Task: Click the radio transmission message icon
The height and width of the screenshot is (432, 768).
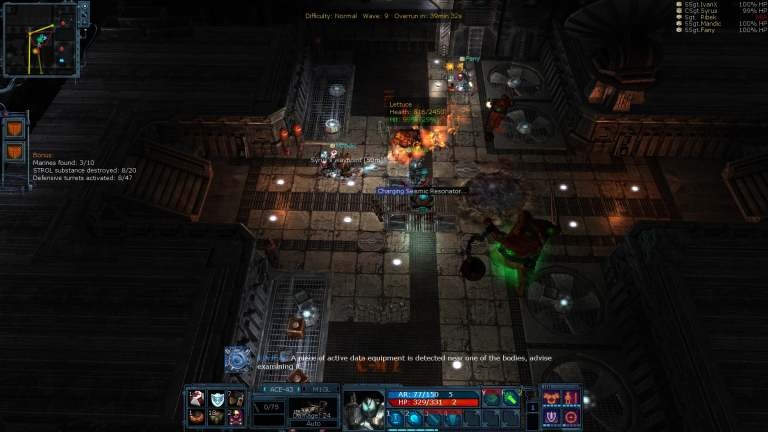Action: 238,358
